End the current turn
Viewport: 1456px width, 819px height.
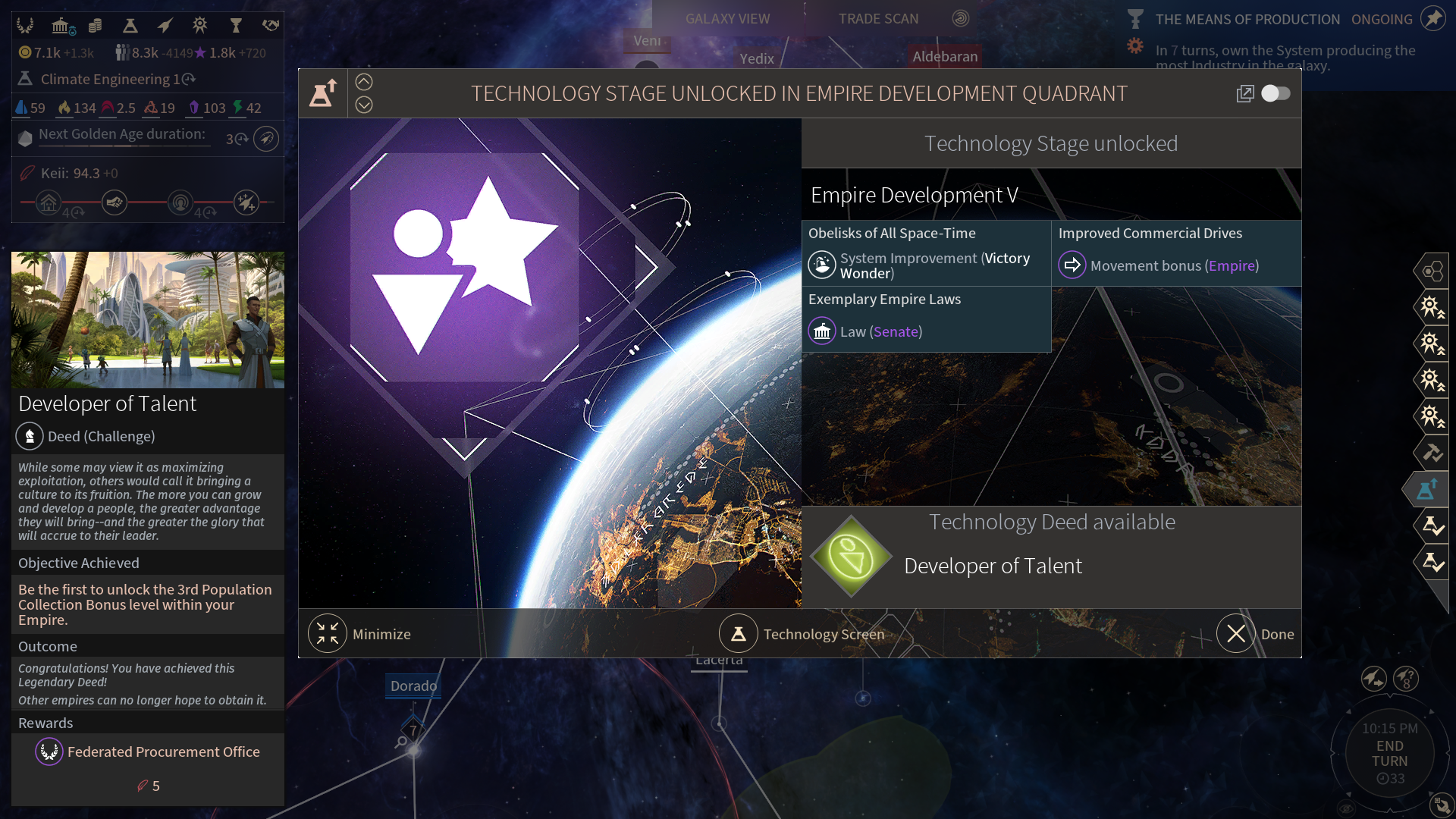coord(1389,754)
